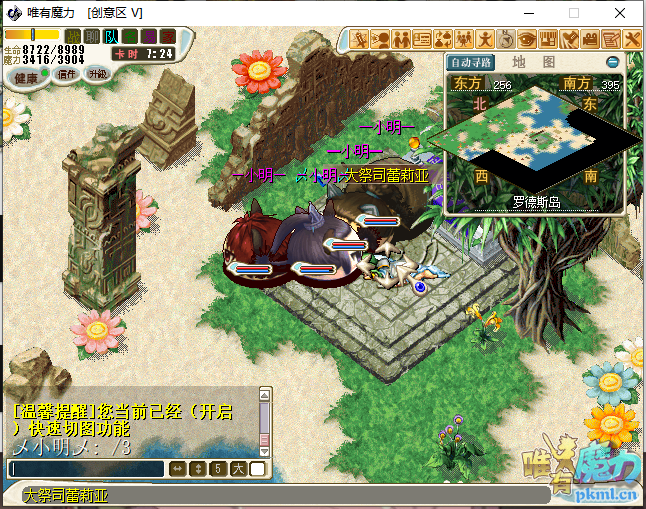
Task: Click the 升級 level-up button
Action: click(97, 74)
